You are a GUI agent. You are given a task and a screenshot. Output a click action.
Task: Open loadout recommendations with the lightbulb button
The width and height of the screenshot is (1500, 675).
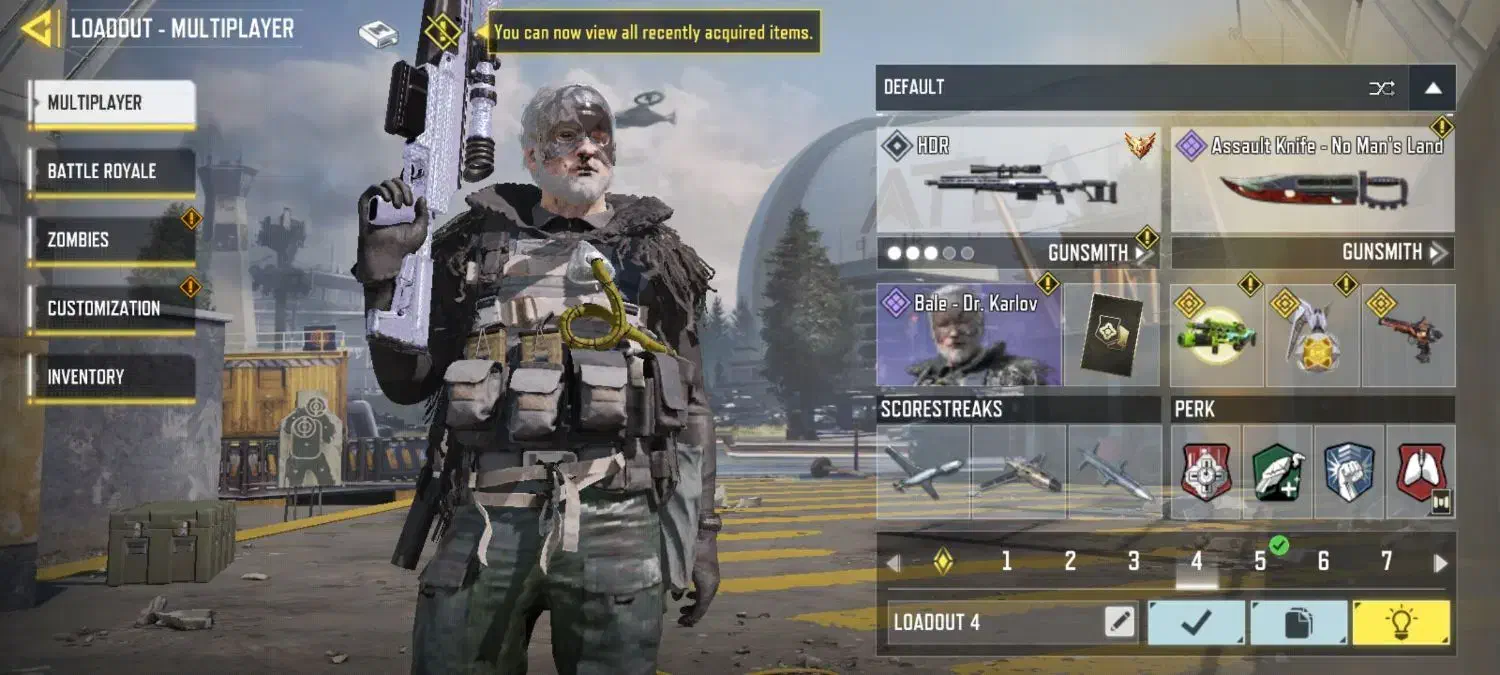tap(1401, 623)
